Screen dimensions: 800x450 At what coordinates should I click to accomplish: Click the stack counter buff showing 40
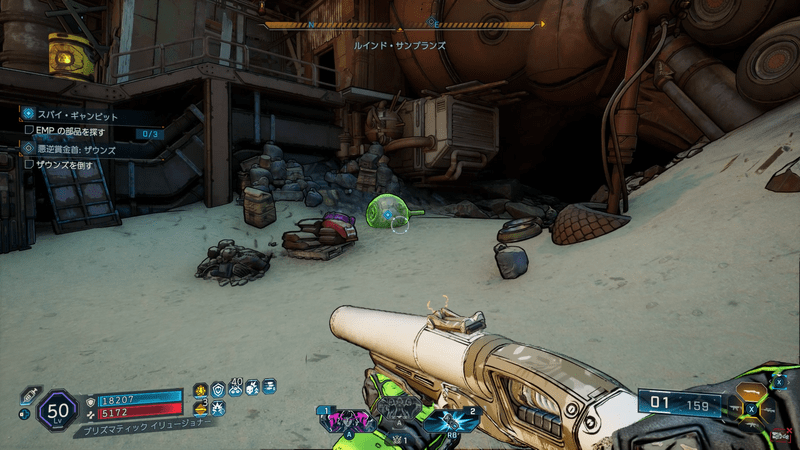(236, 387)
